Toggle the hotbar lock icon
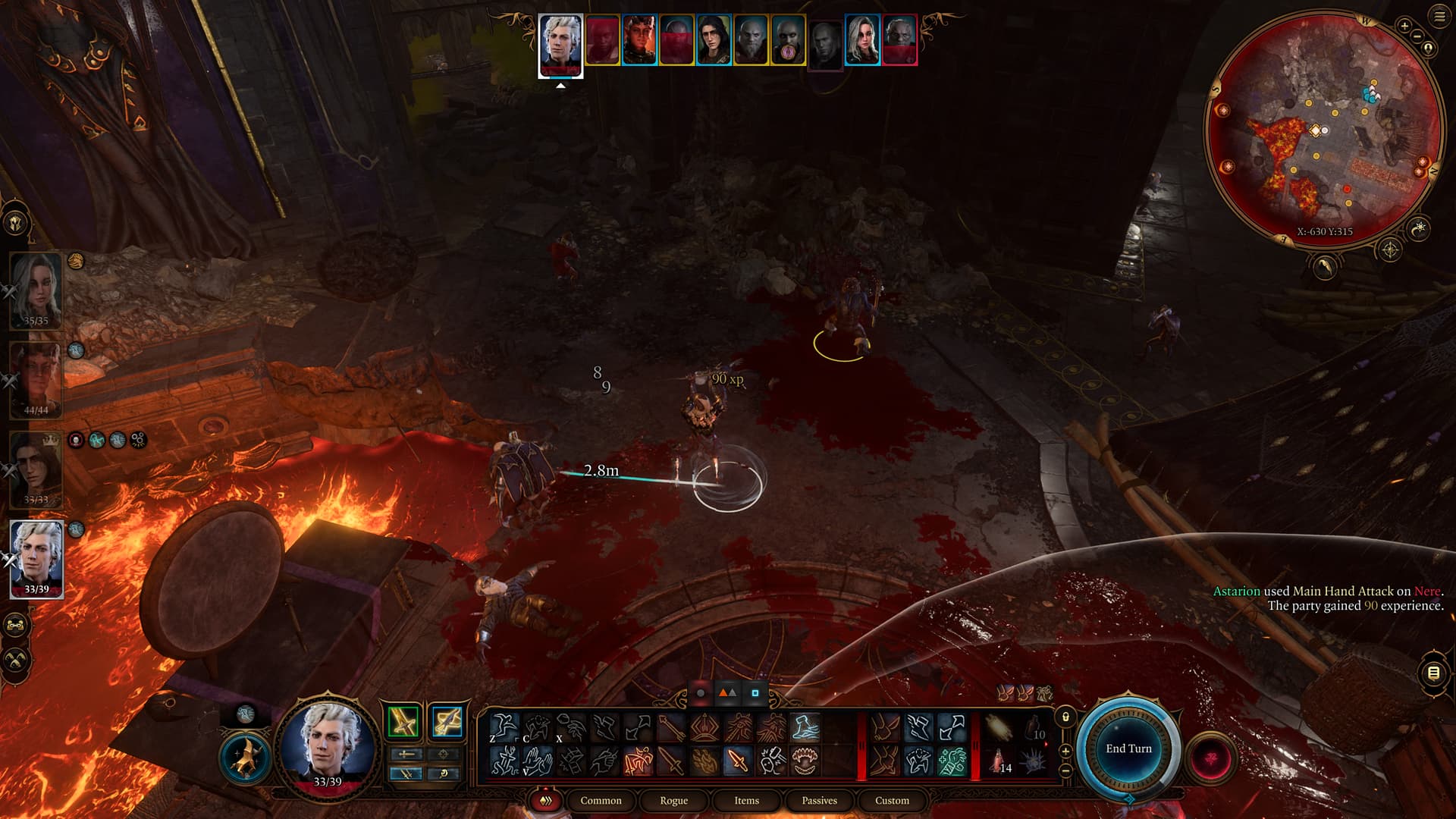This screenshot has width=1456, height=819. 1065,717
